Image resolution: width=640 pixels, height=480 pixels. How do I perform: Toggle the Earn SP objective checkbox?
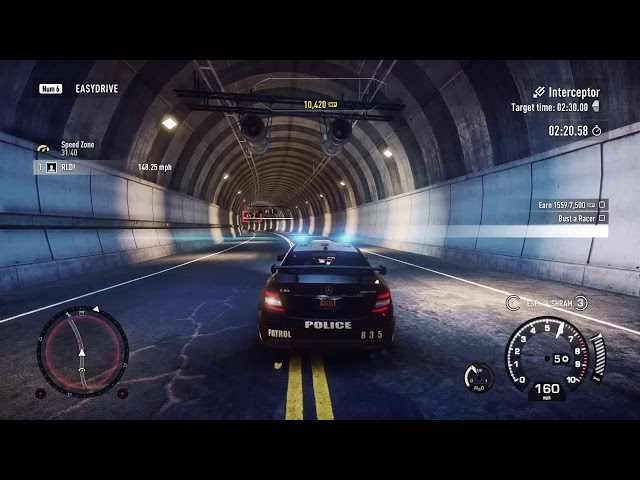[x=603, y=204]
